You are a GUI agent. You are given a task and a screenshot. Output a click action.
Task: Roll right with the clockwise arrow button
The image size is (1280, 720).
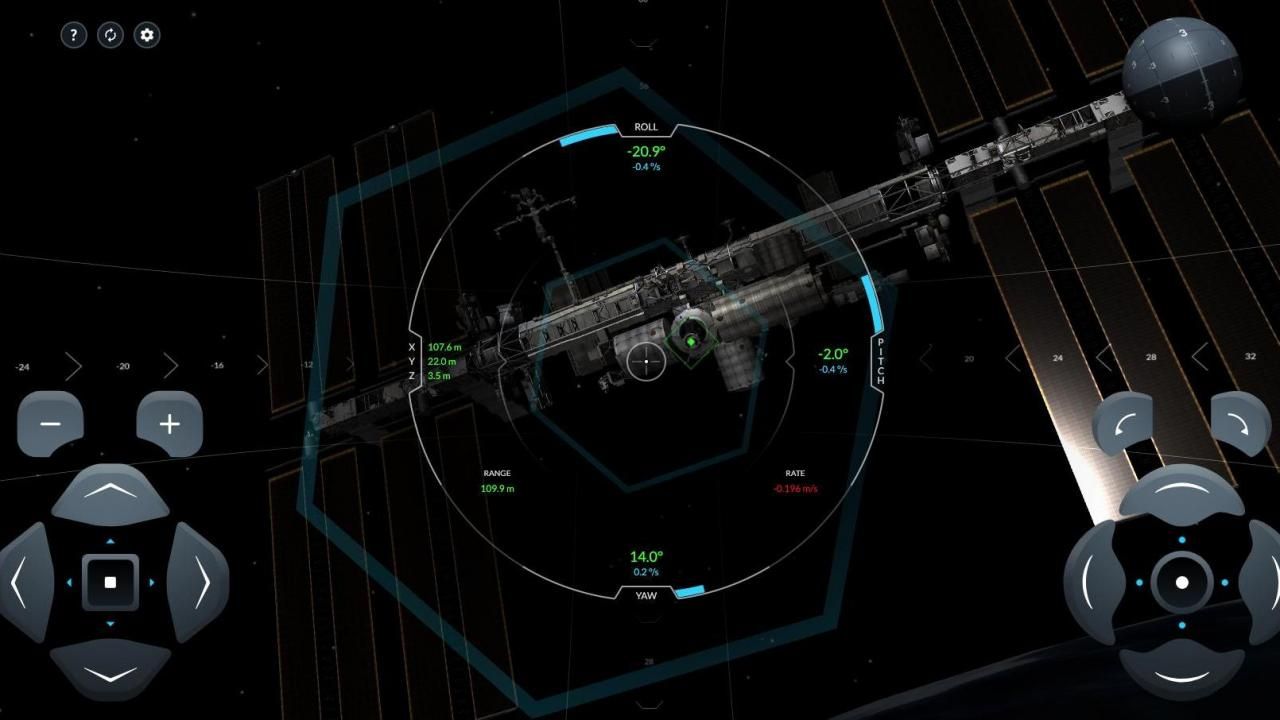1241,424
